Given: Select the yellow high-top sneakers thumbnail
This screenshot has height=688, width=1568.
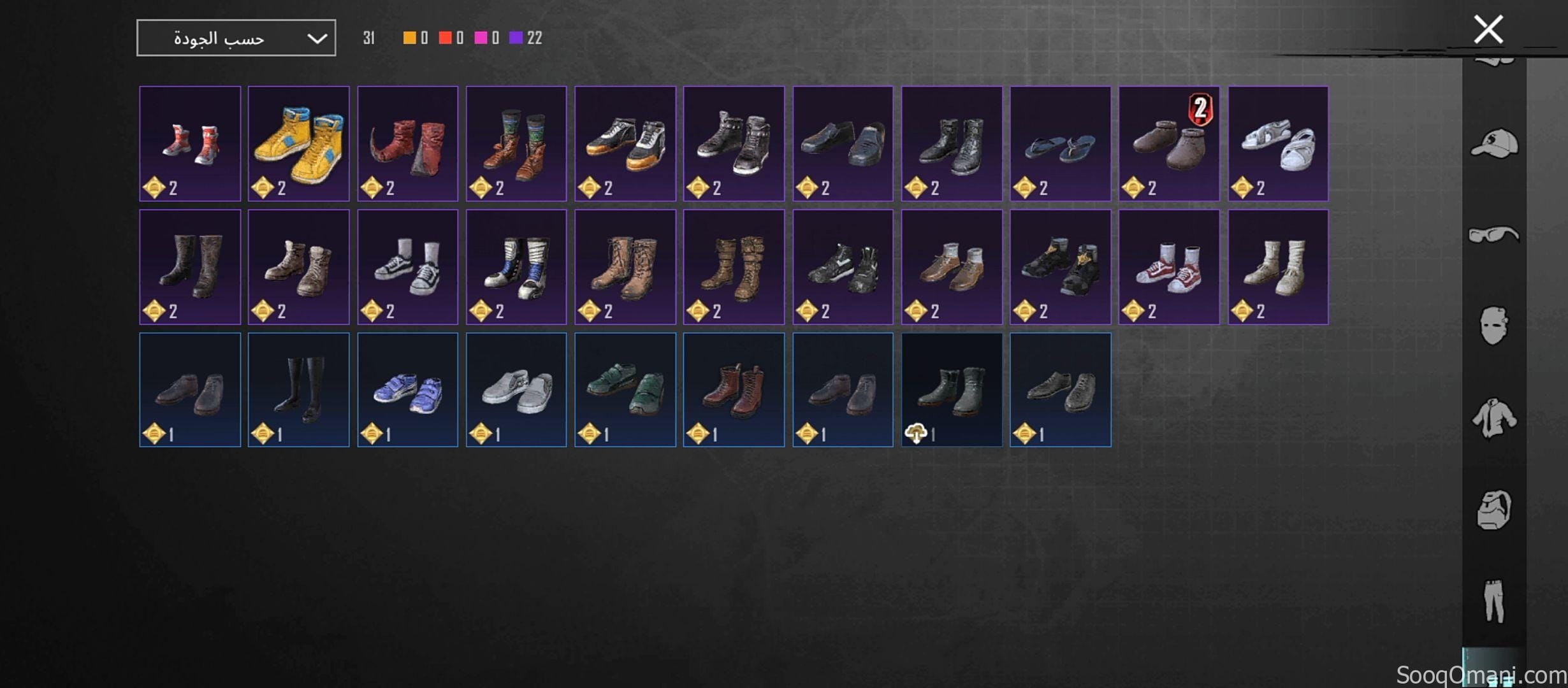Looking at the screenshot, I should click(x=298, y=141).
